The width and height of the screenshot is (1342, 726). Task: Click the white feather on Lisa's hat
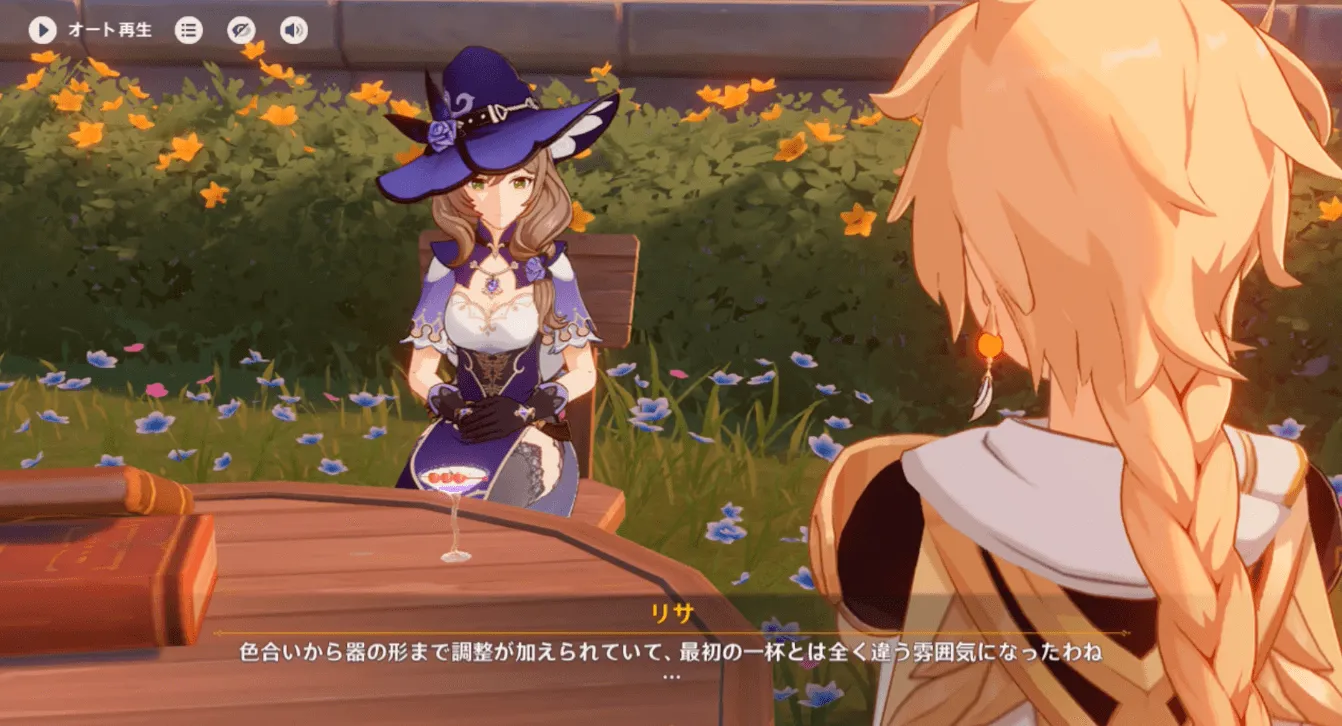(587, 125)
